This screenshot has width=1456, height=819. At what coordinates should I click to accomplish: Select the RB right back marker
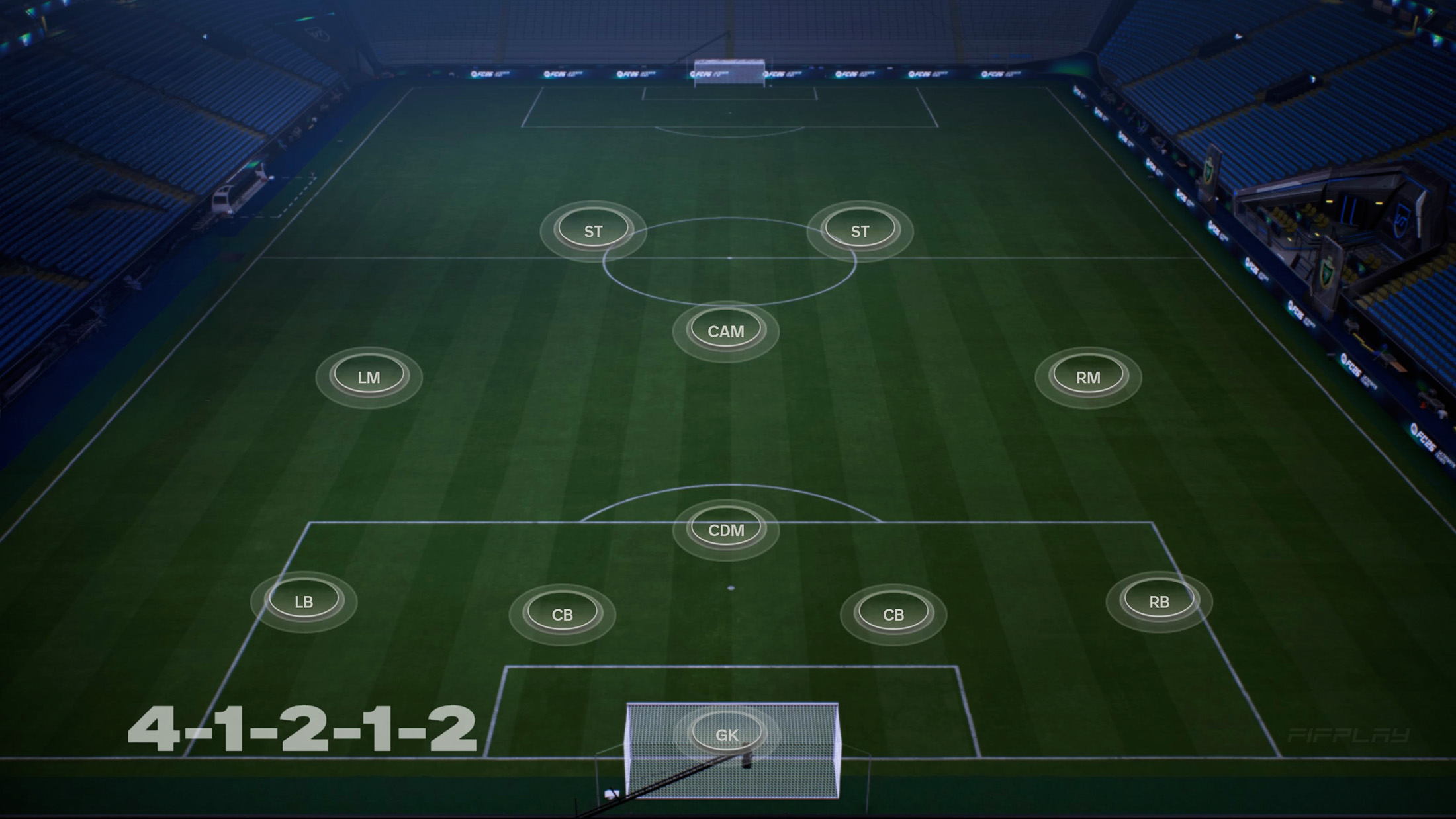(x=1160, y=601)
